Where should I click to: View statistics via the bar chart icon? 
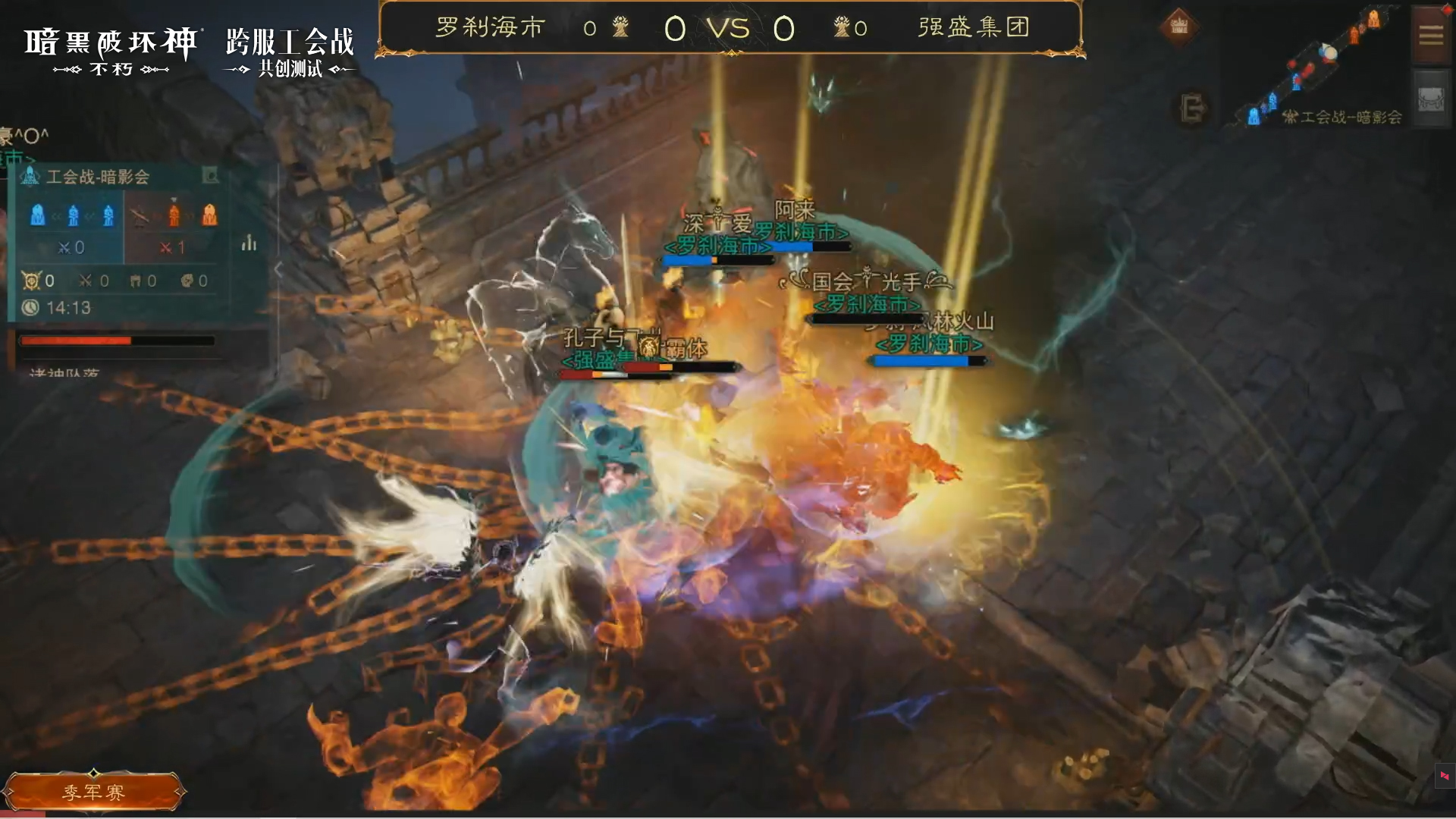click(x=249, y=244)
